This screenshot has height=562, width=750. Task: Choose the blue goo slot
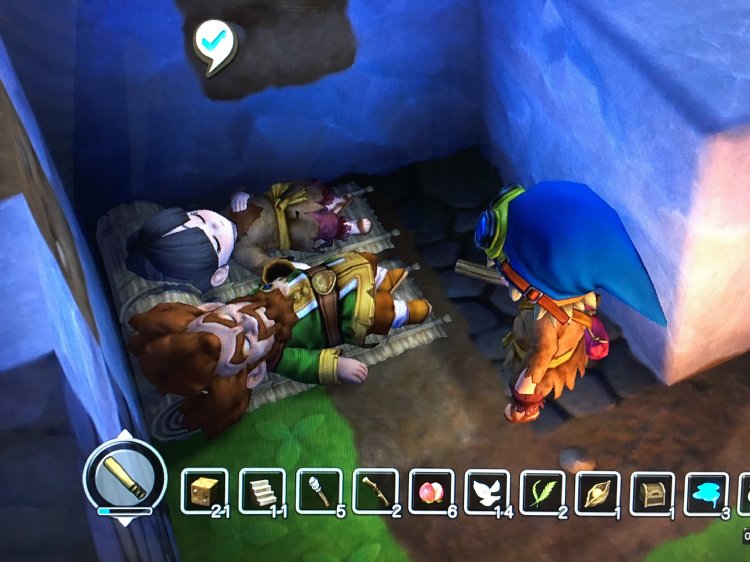click(x=706, y=492)
